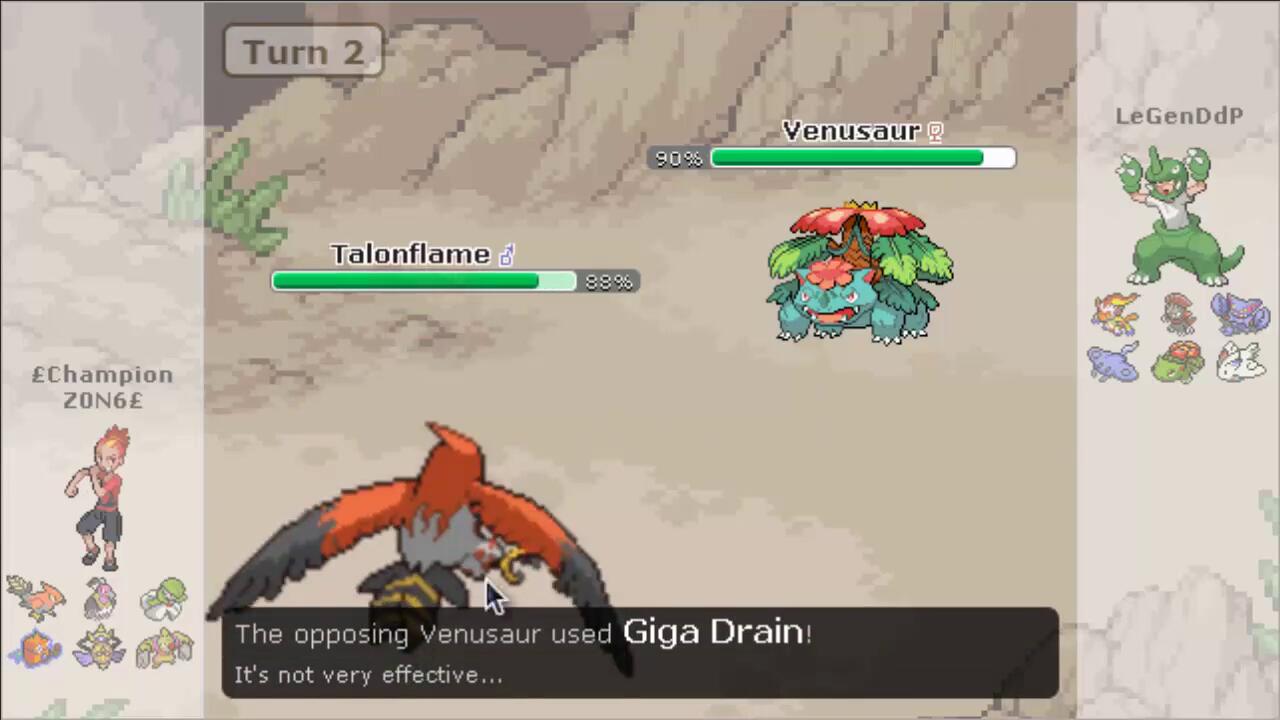Open the red-haired trainer avatar of £Champion ZON6£
The width and height of the screenshot is (1280, 720).
click(98, 495)
